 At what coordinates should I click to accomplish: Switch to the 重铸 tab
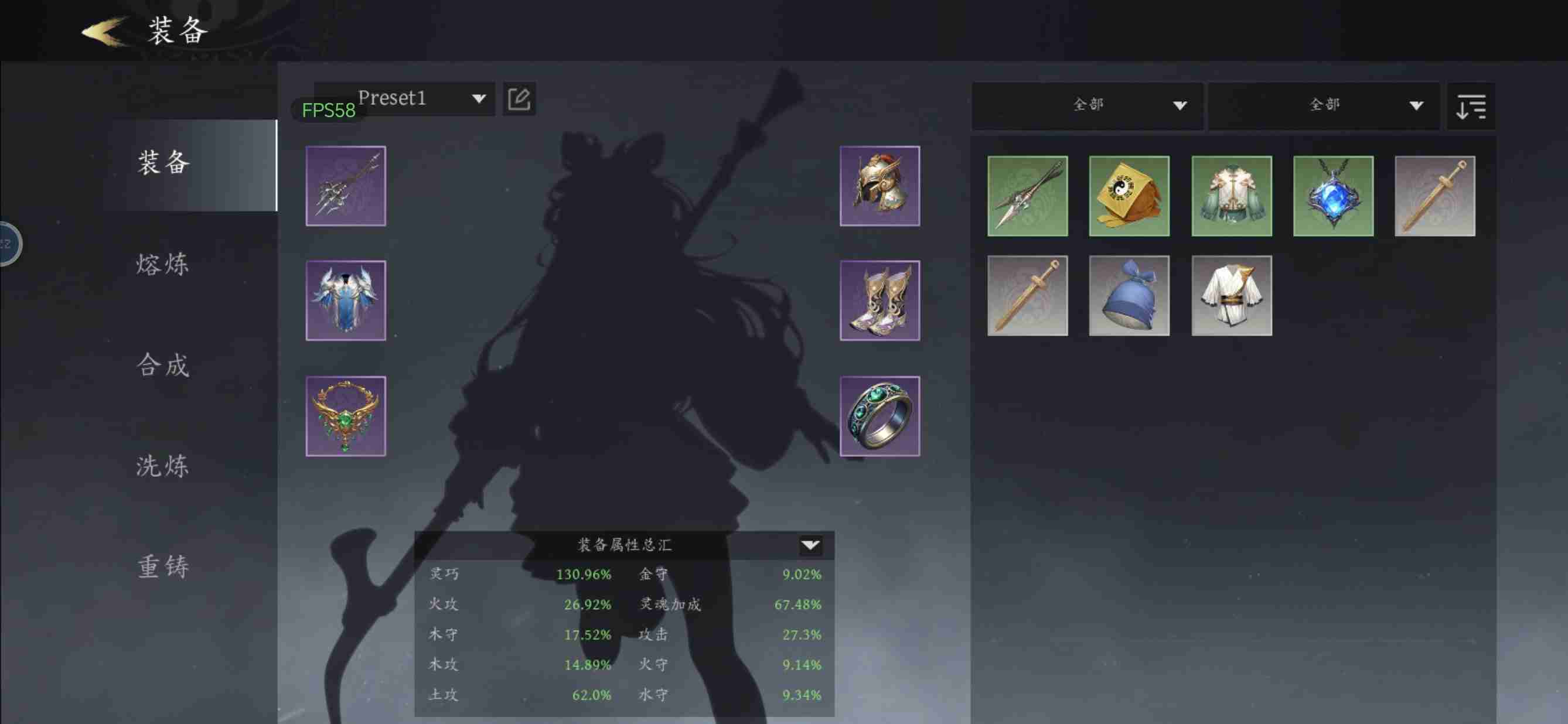point(161,566)
